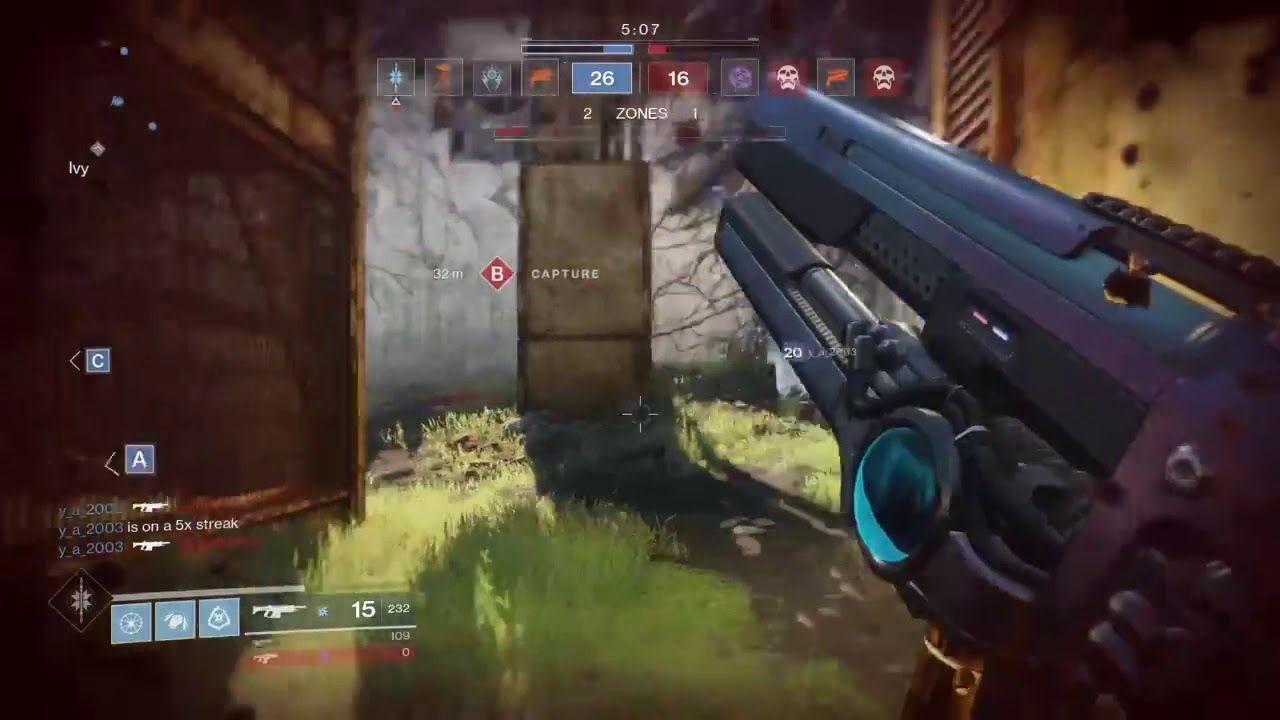The width and height of the screenshot is (1280, 720).
Task: Click the first skull icon on the enemy roster
Action: coord(786,76)
